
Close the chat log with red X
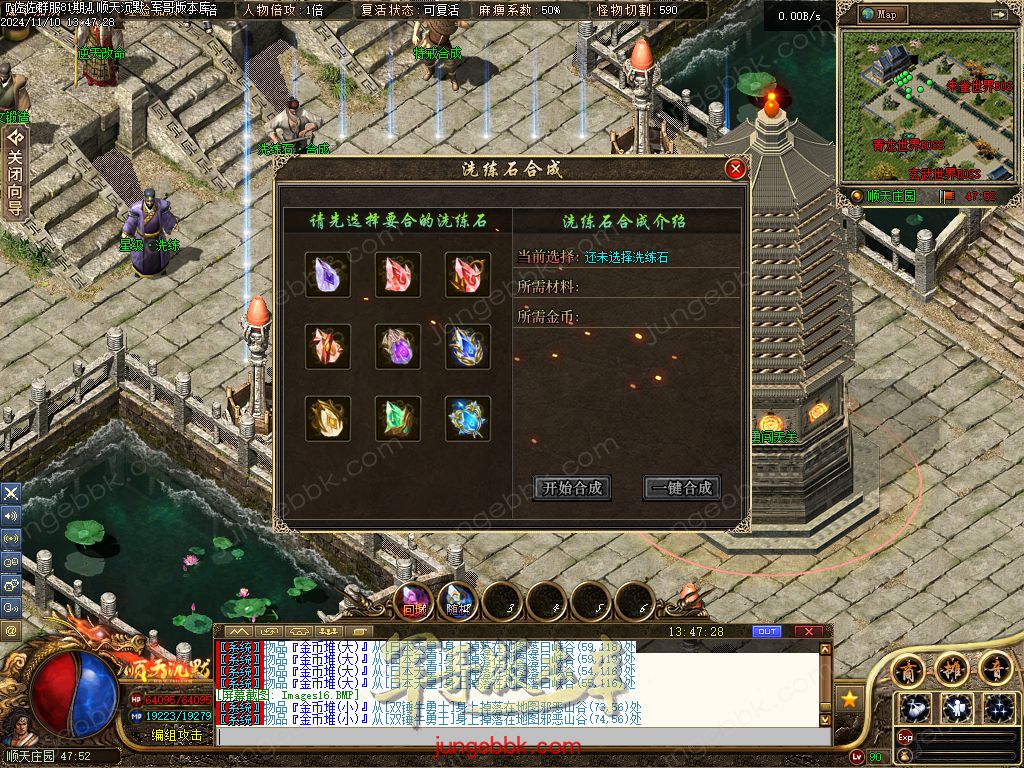tap(808, 632)
